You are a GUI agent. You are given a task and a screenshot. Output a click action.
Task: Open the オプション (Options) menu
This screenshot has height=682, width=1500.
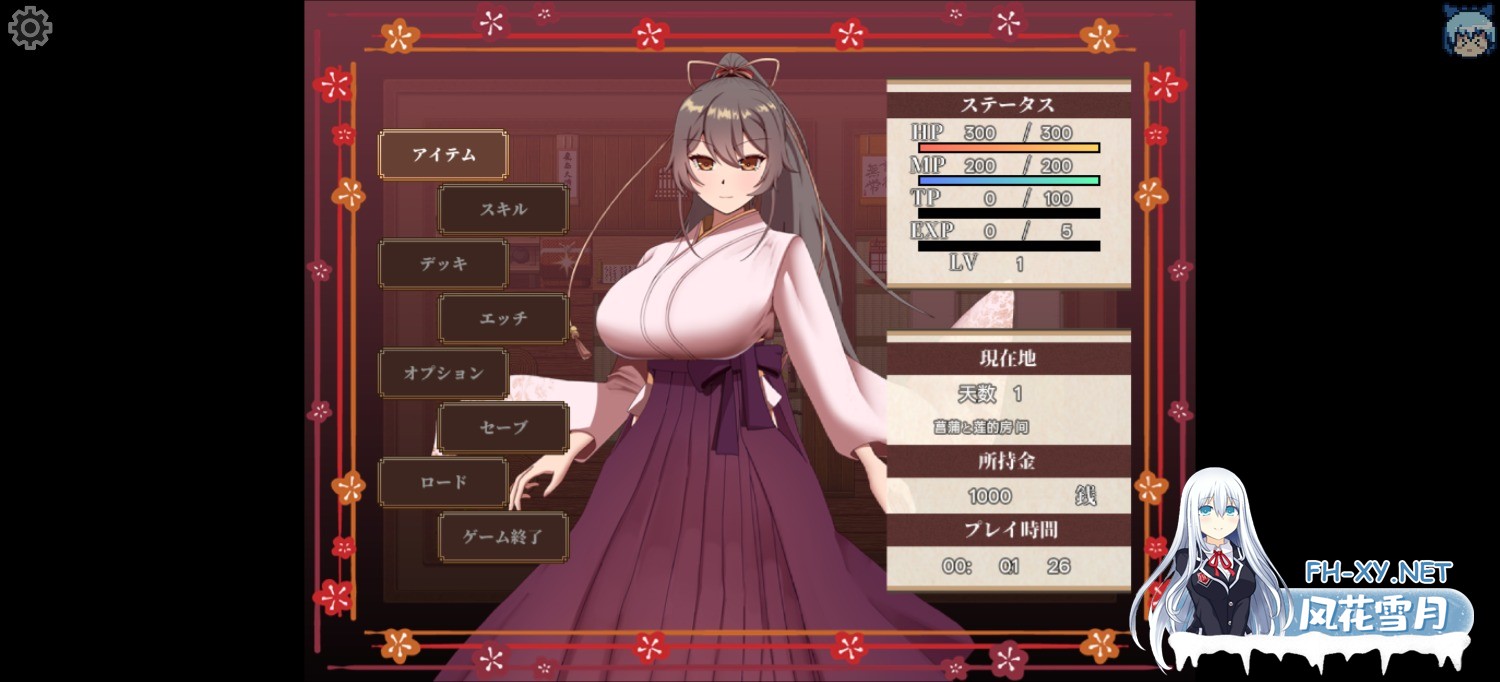(443, 373)
